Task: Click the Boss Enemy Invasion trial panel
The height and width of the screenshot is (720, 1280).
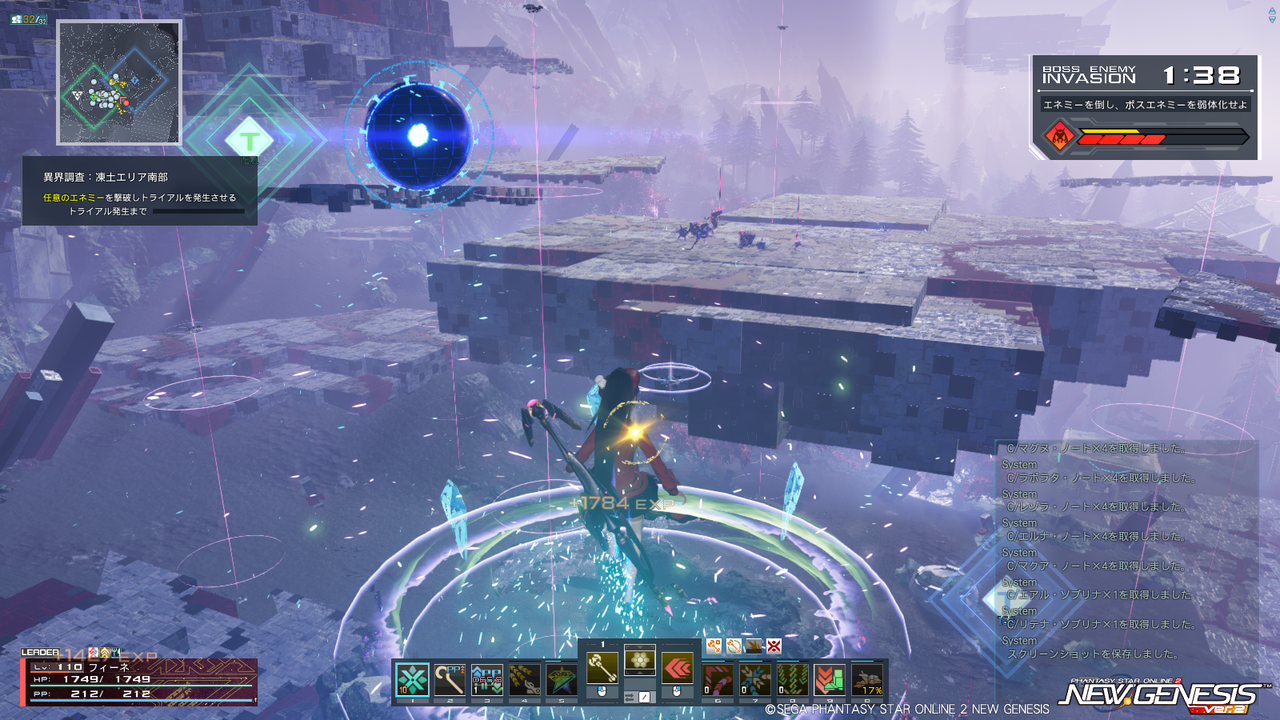Action: (x=1145, y=107)
